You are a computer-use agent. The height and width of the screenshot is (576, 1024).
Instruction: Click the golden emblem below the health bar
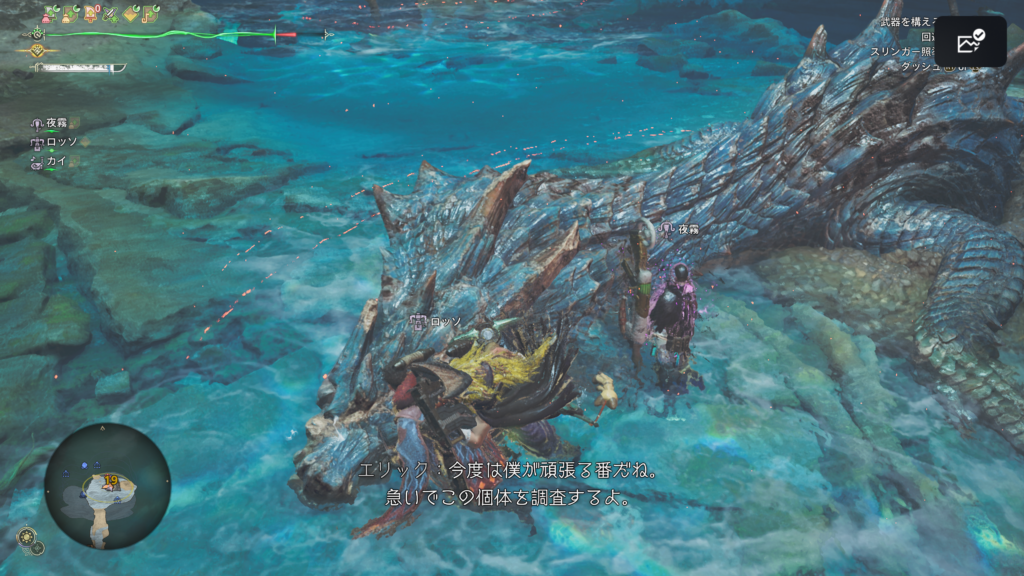pyautogui.click(x=38, y=50)
